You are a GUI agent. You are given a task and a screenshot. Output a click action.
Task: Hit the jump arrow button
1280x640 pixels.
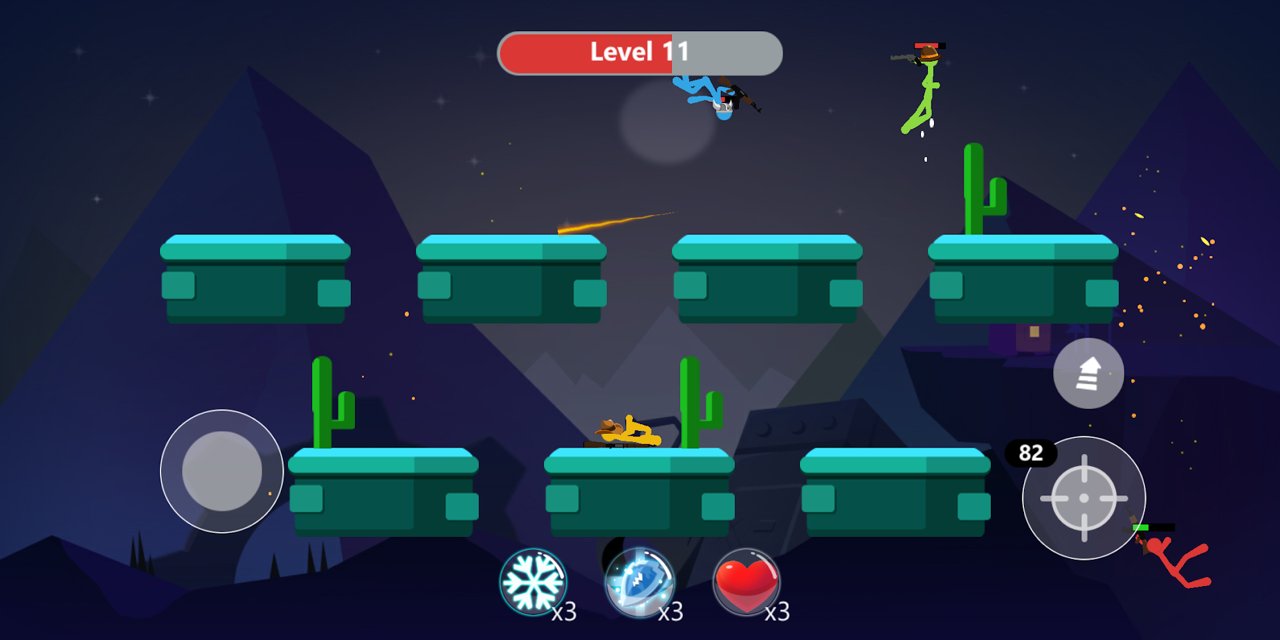coord(1088,373)
